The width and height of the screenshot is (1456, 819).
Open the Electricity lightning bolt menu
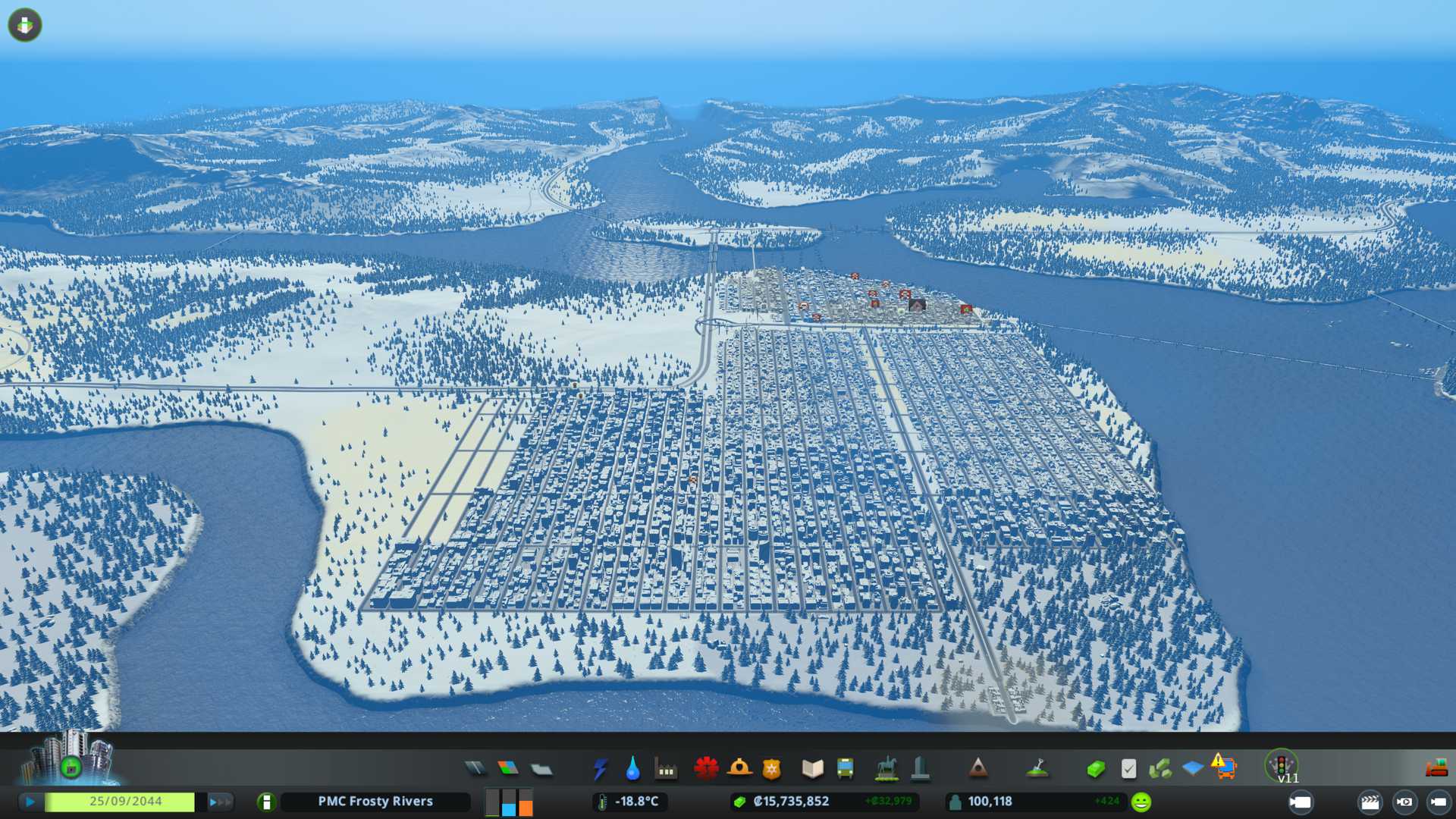[x=600, y=769]
